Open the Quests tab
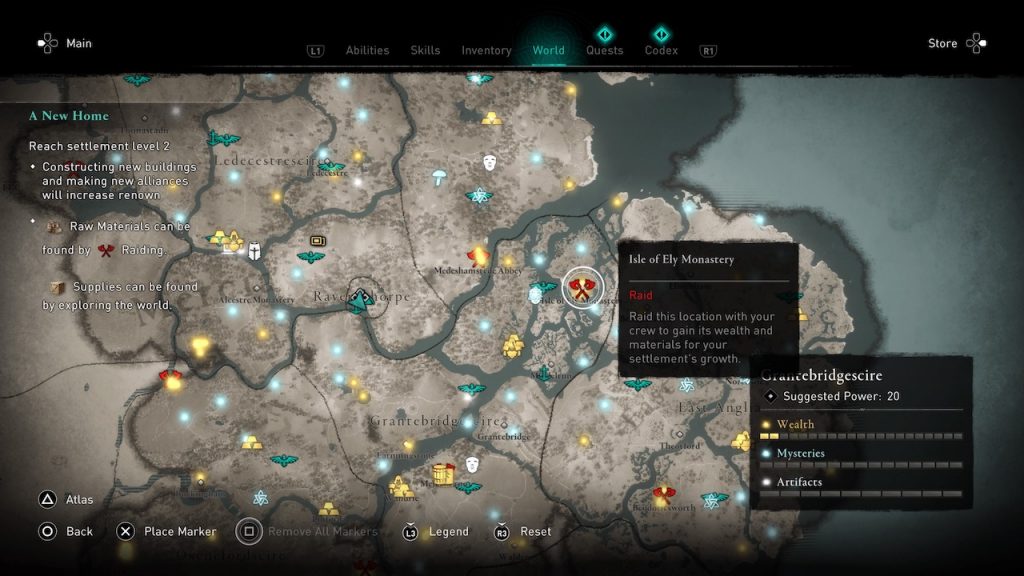The image size is (1024, 576). (x=604, y=50)
